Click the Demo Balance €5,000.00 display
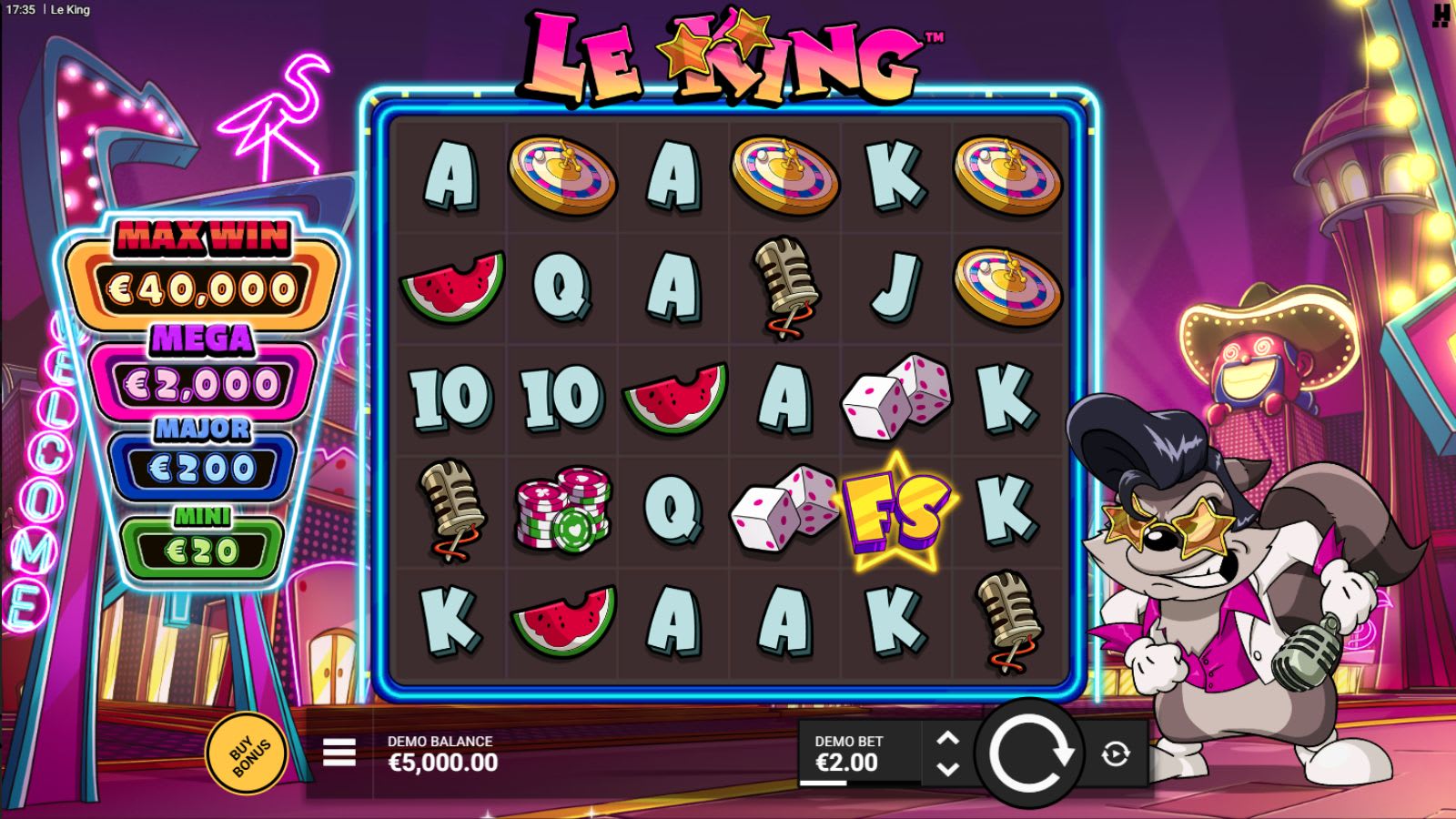This screenshot has height=819, width=1456. (440, 753)
